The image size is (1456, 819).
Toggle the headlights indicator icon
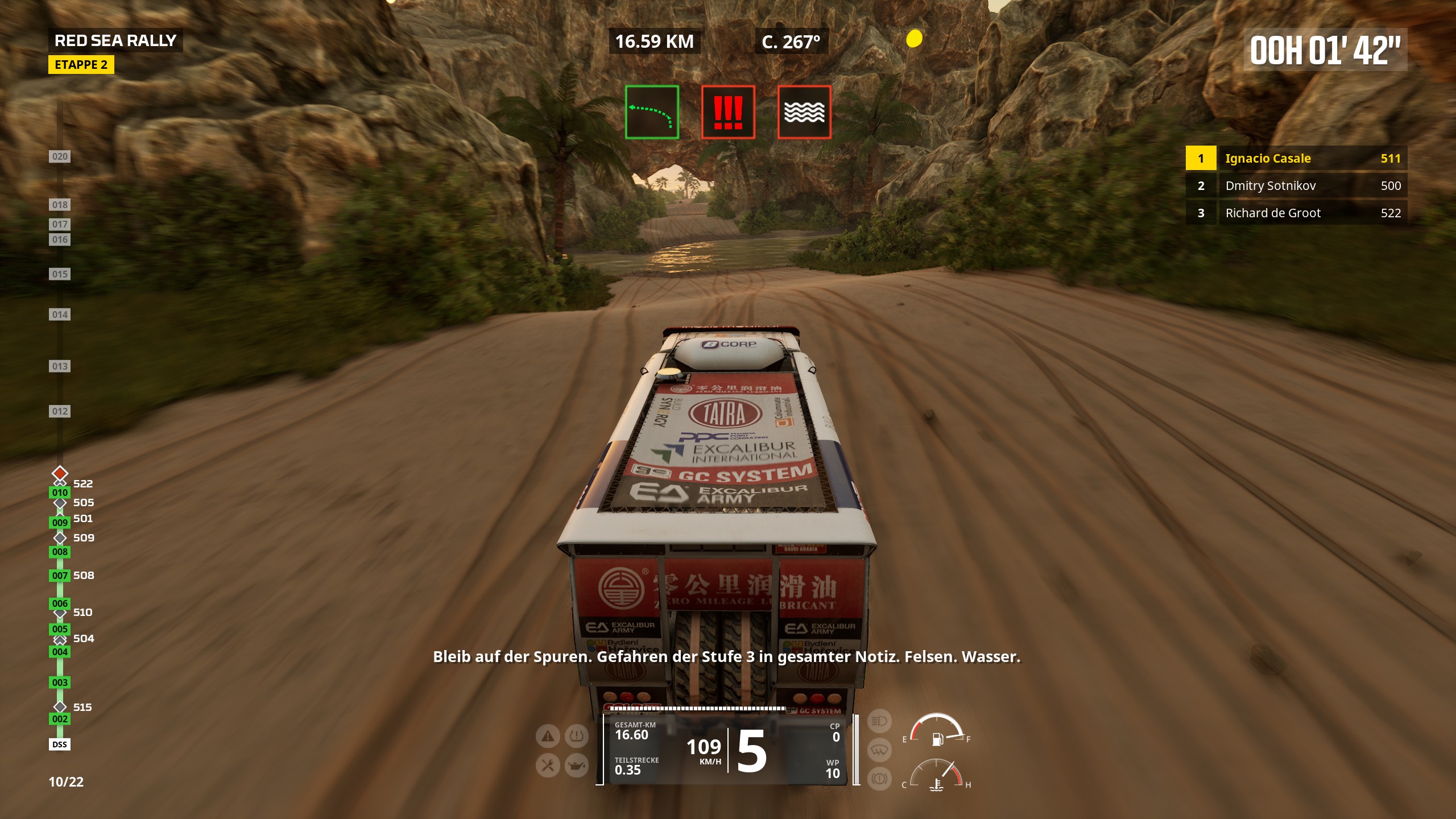(879, 722)
